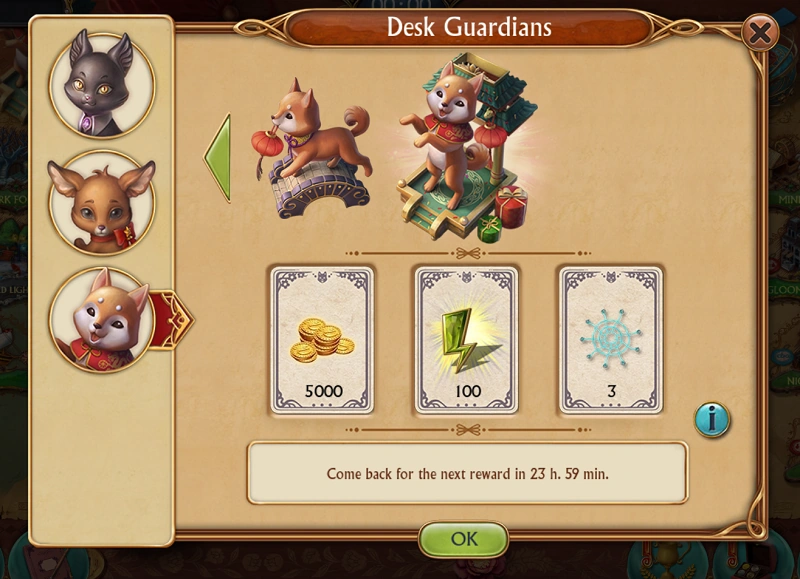Screen dimensions: 800x579
Task: Inspect the snowflake talisman reward card
Action: click(610, 340)
